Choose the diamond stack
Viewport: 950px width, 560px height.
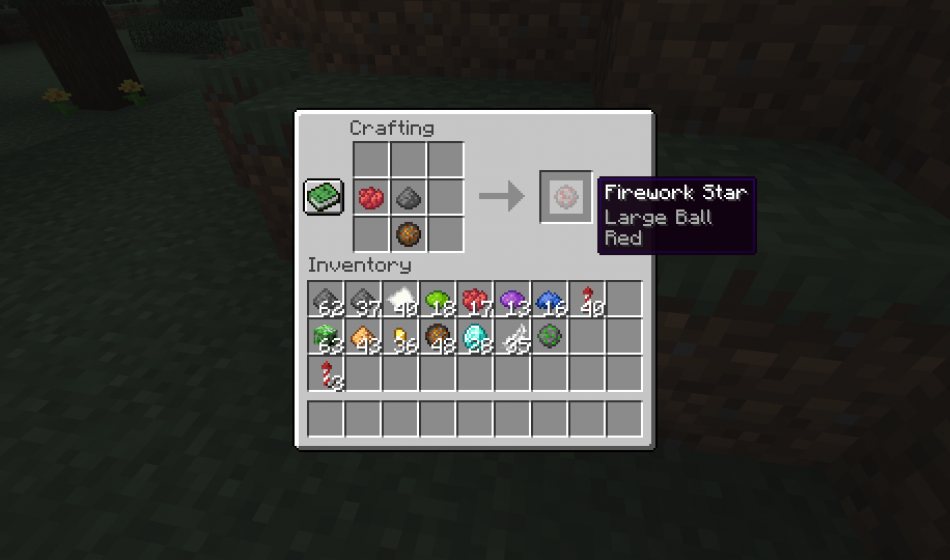[474, 337]
